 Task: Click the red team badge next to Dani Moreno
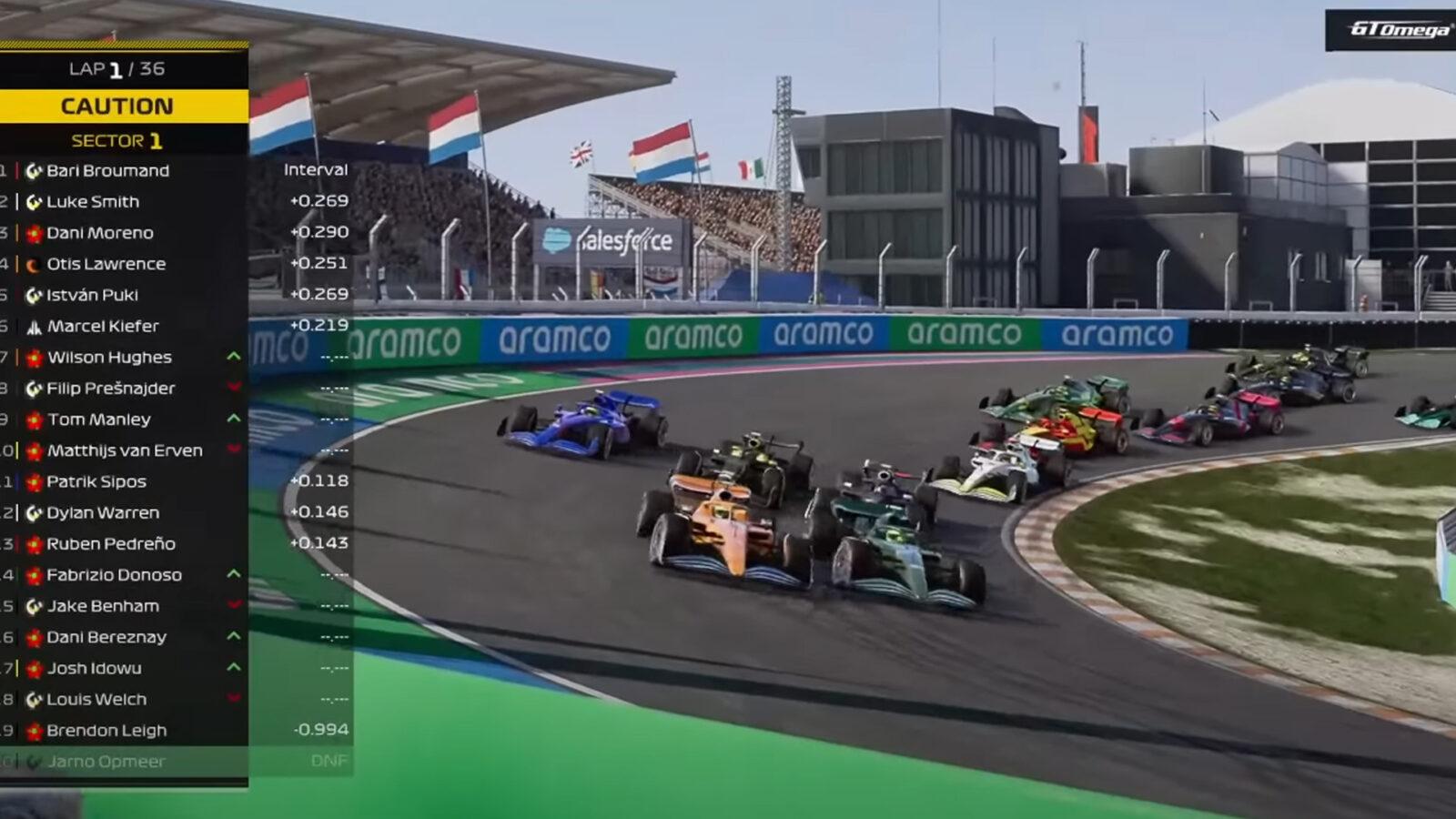32,232
